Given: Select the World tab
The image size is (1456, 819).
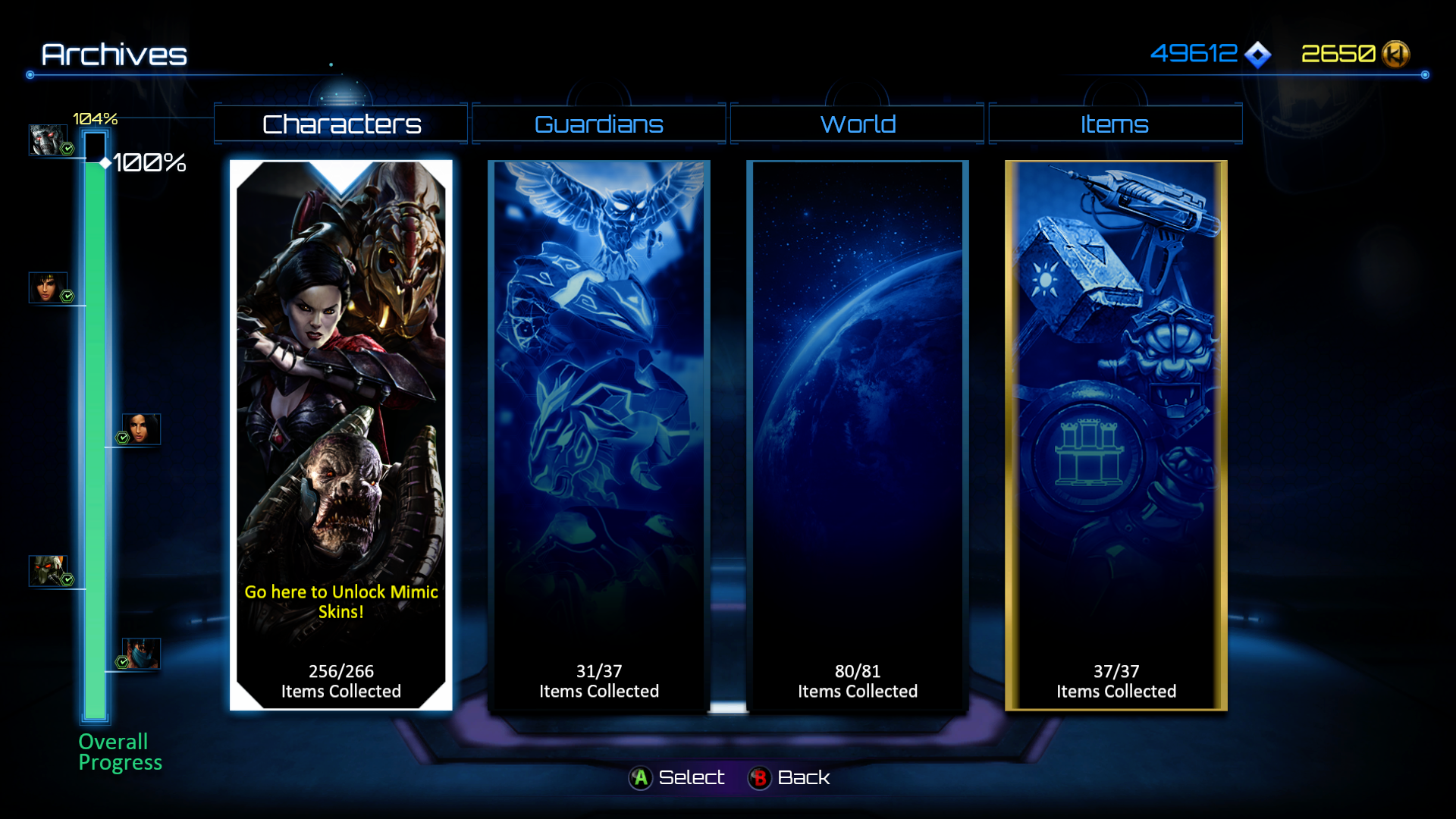Looking at the screenshot, I should pyautogui.click(x=858, y=124).
